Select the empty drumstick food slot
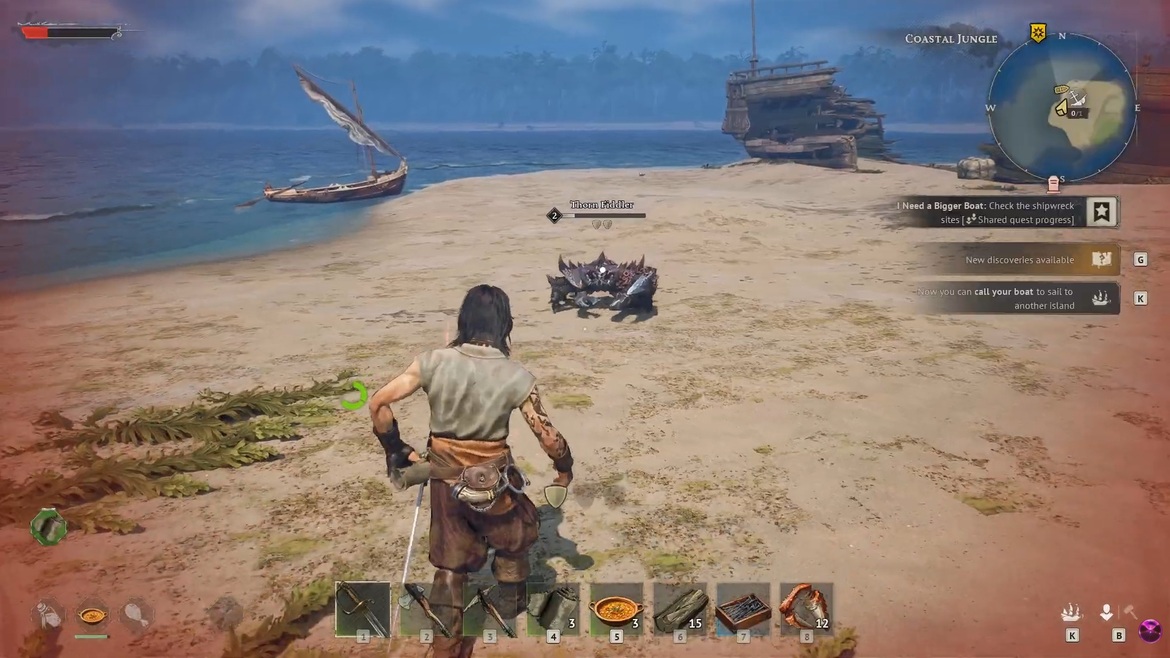The height and width of the screenshot is (658, 1170). click(x=136, y=615)
